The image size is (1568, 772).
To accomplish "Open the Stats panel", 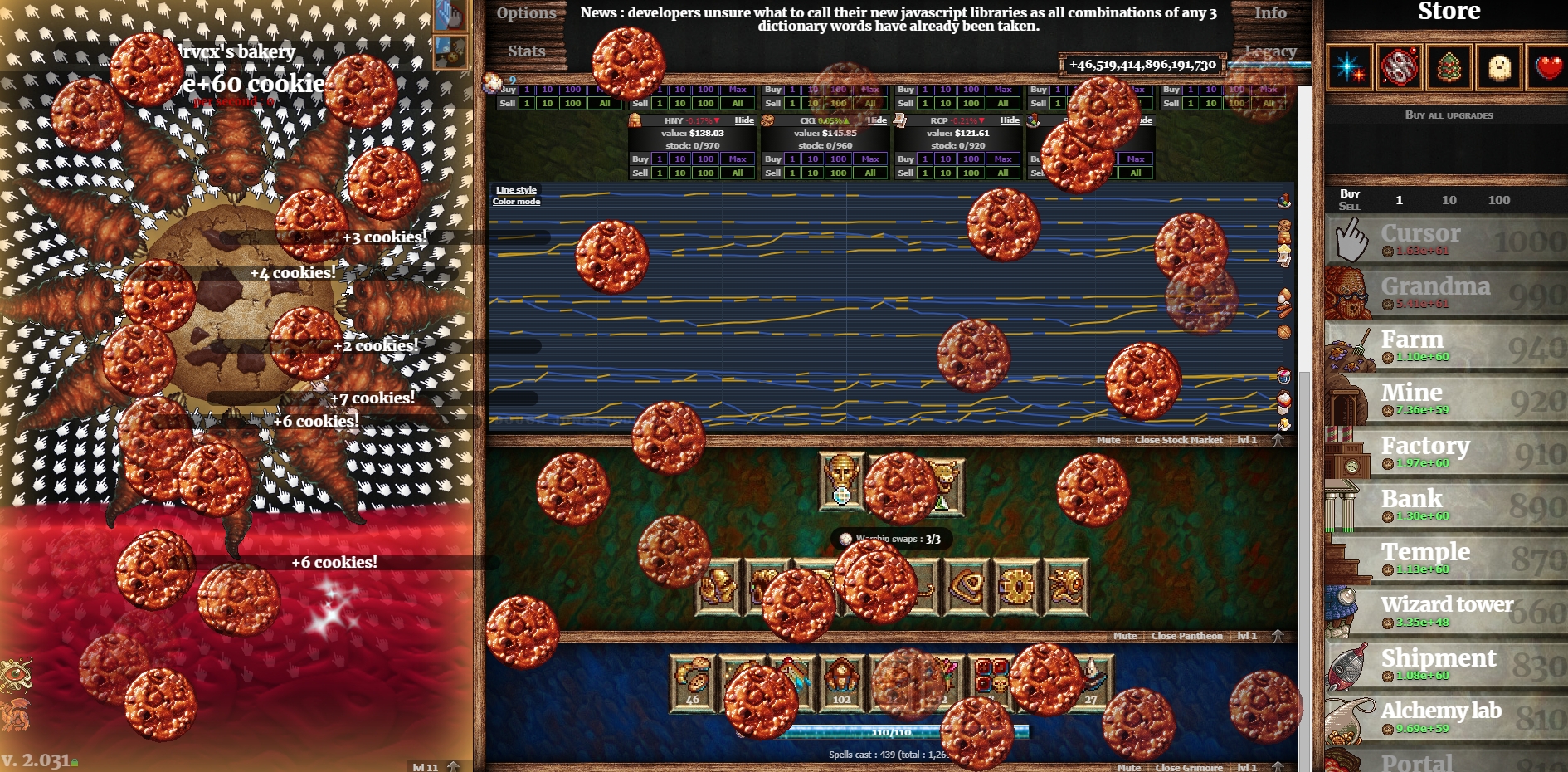I will 526,51.
